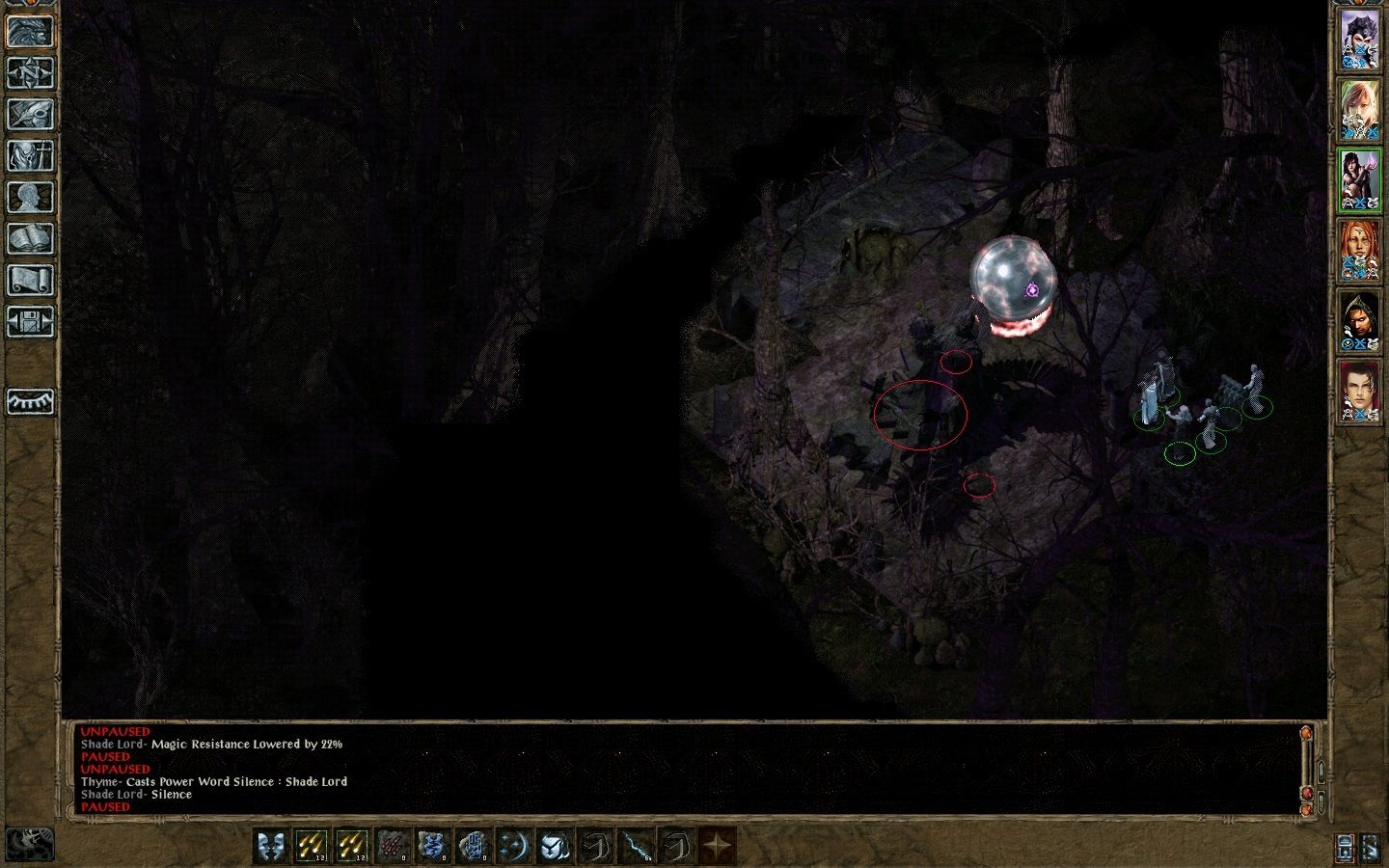Select the red darts quick slot
The width and height of the screenshot is (1389, 868).
click(392, 847)
